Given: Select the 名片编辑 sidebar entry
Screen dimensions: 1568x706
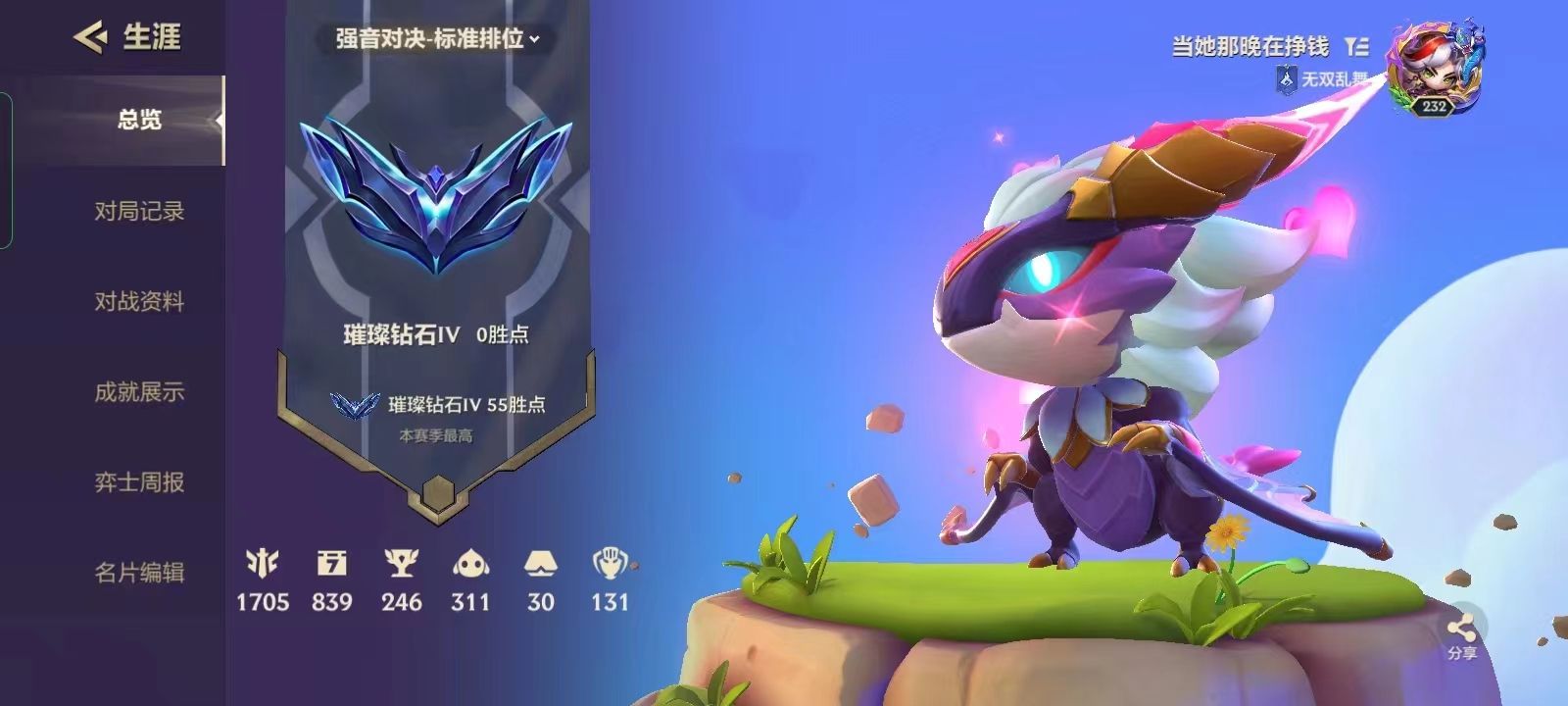Looking at the screenshot, I should click(x=143, y=571).
